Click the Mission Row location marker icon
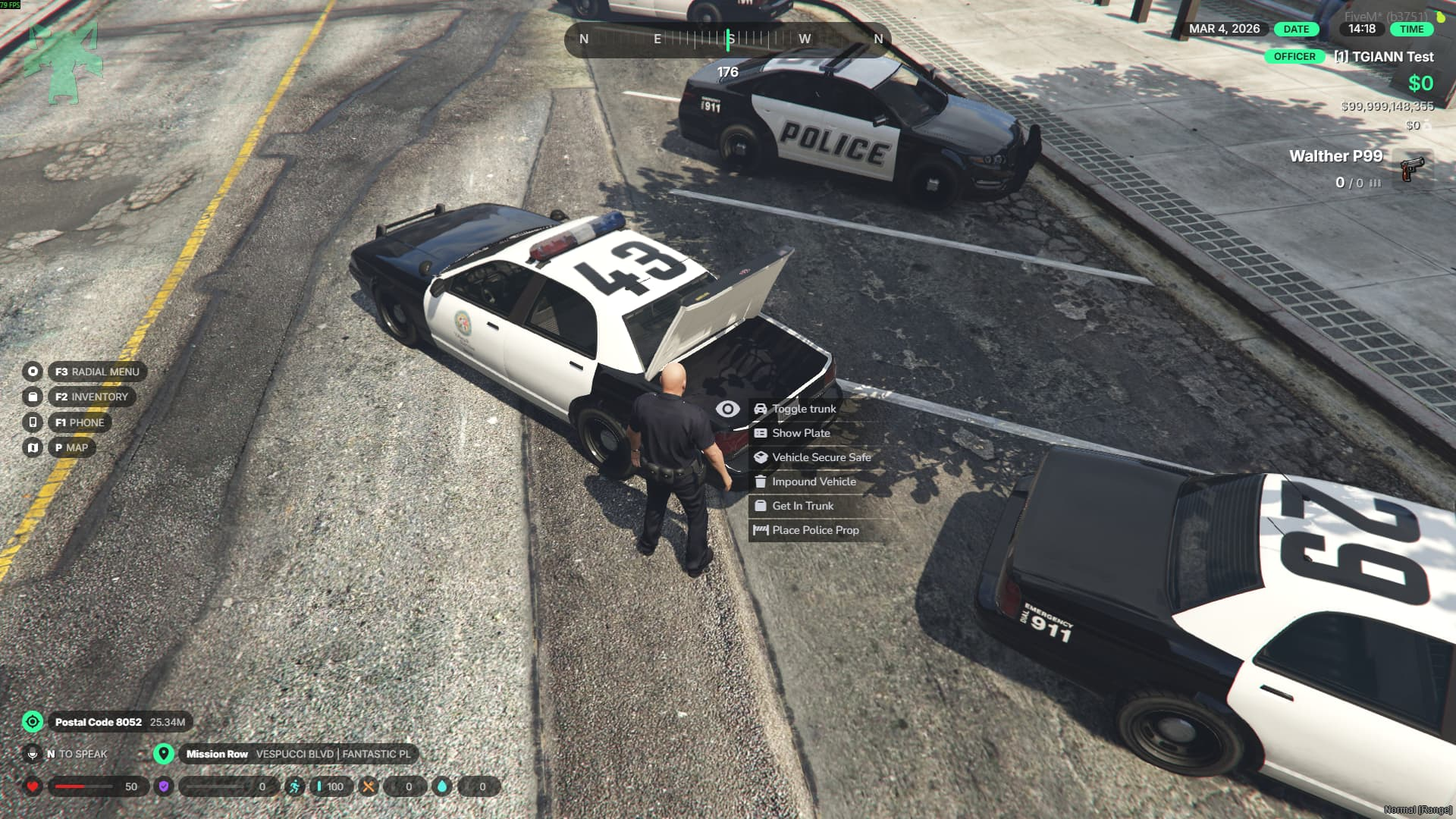The height and width of the screenshot is (819, 1456). 163,754
